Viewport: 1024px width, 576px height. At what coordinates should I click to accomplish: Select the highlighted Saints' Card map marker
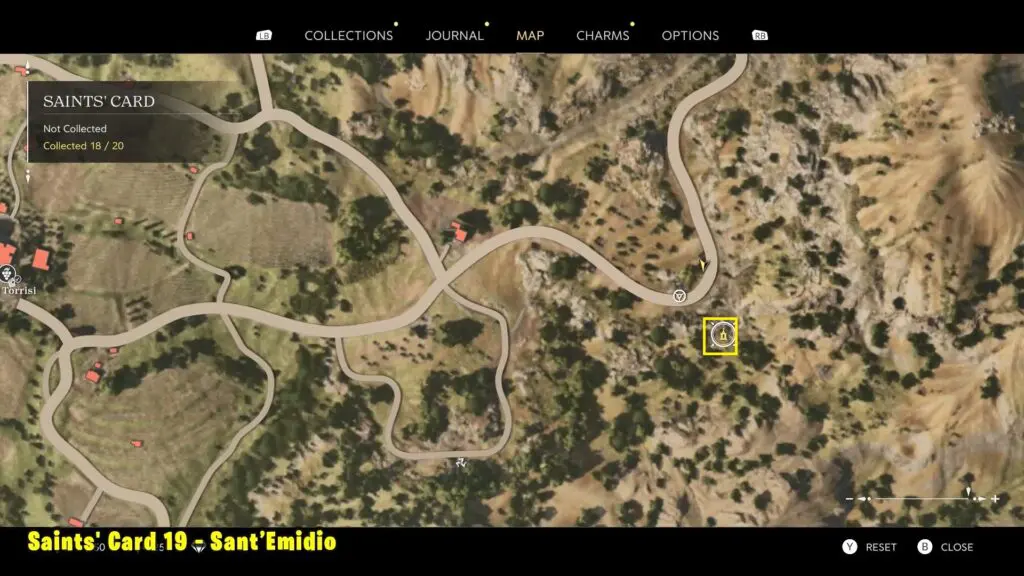click(x=720, y=336)
